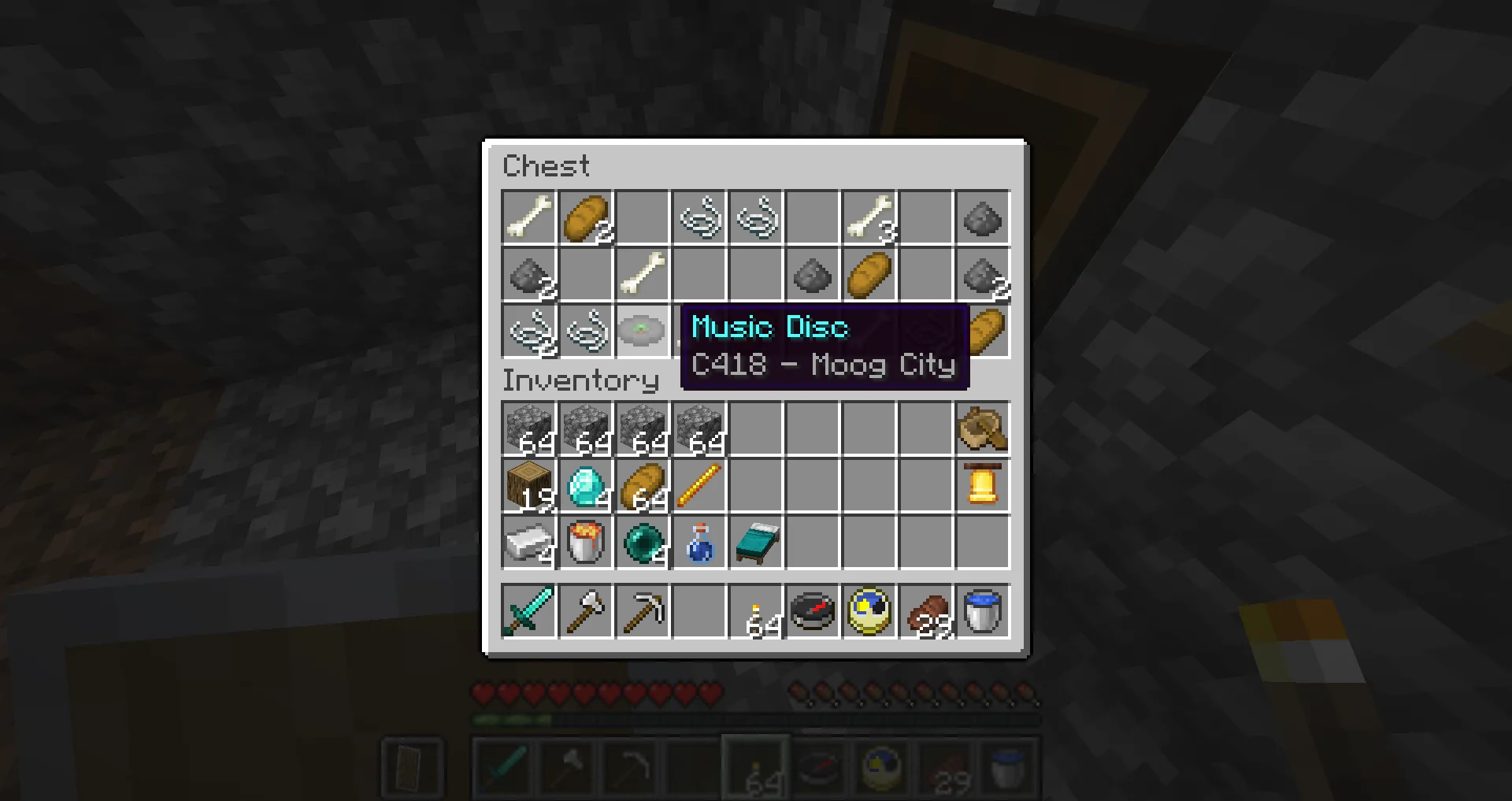
Task: Pick up the oak log stack
Action: (x=528, y=486)
